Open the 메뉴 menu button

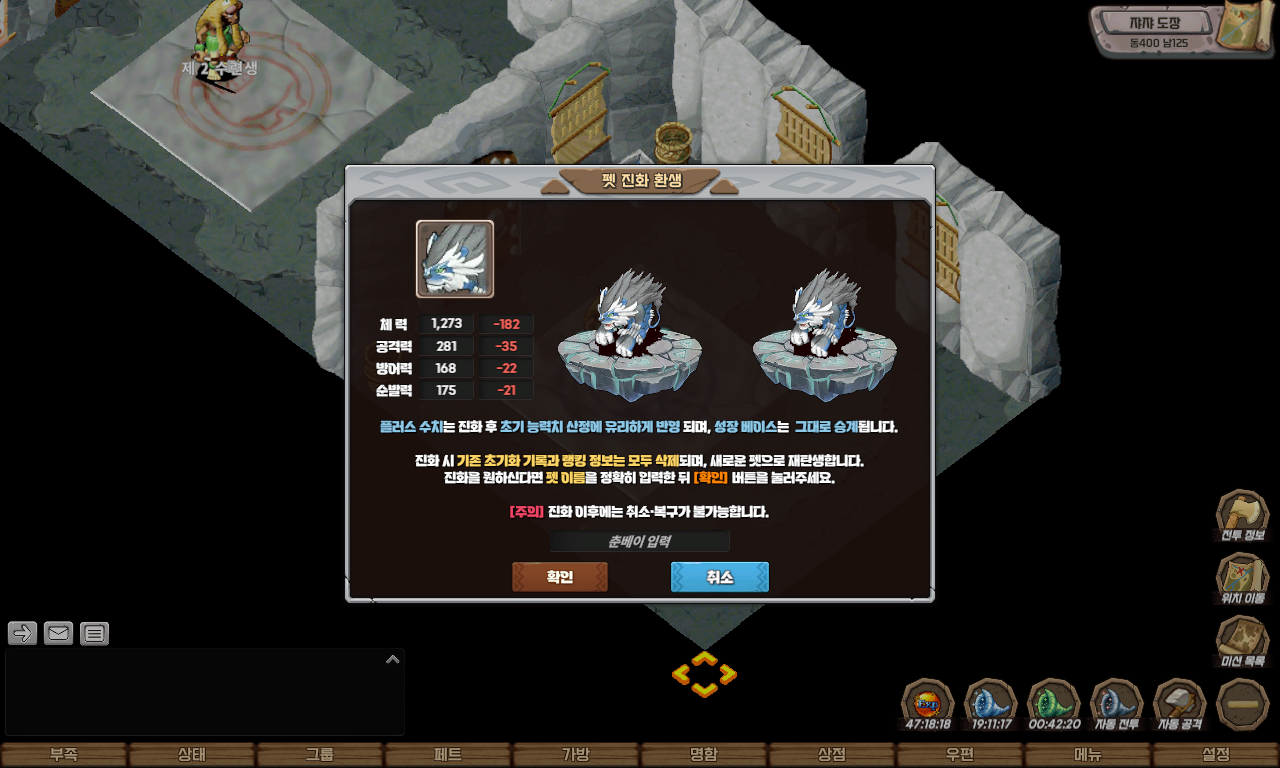coord(1088,755)
